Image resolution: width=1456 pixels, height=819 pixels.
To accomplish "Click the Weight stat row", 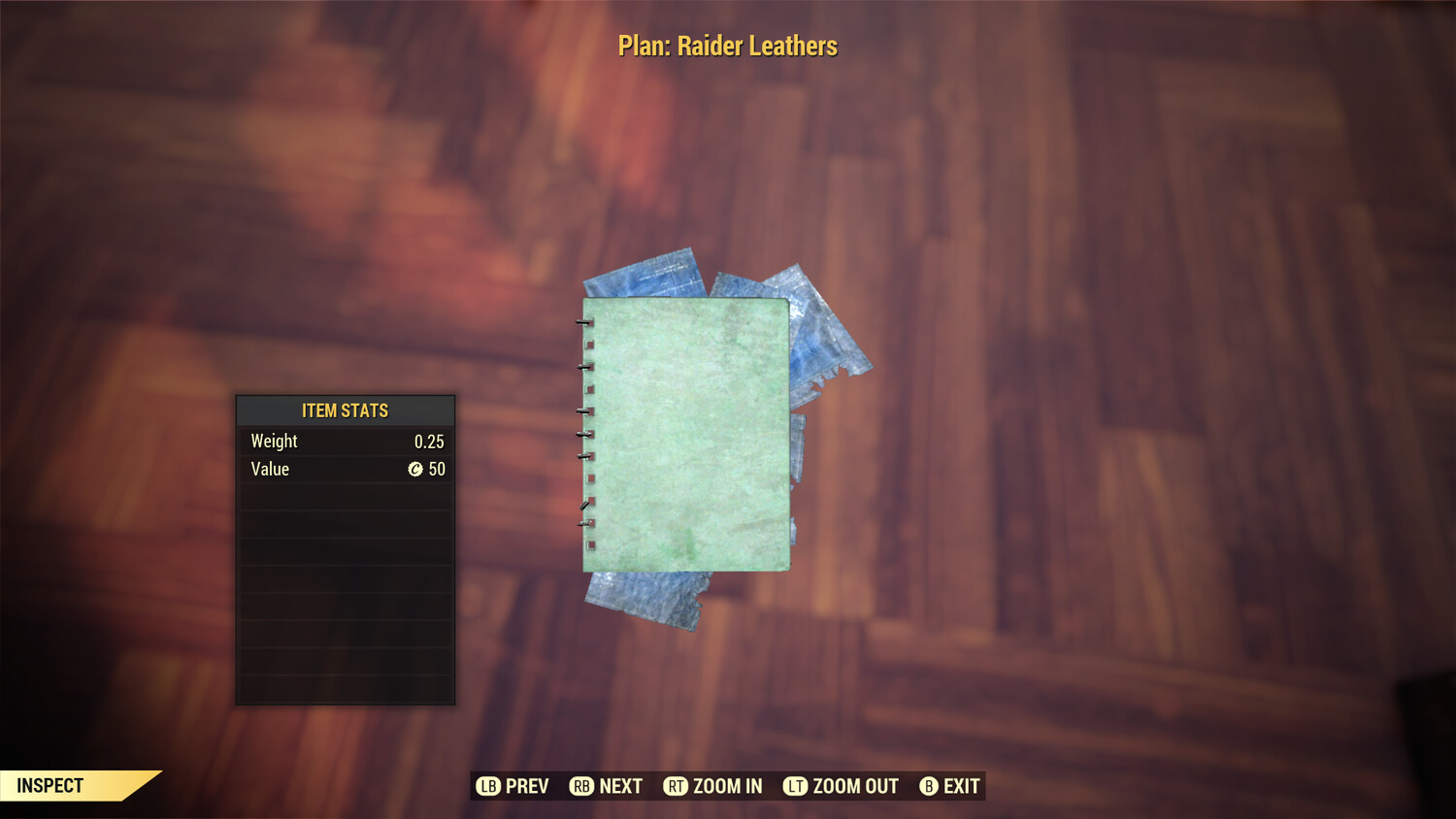I will 345,441.
